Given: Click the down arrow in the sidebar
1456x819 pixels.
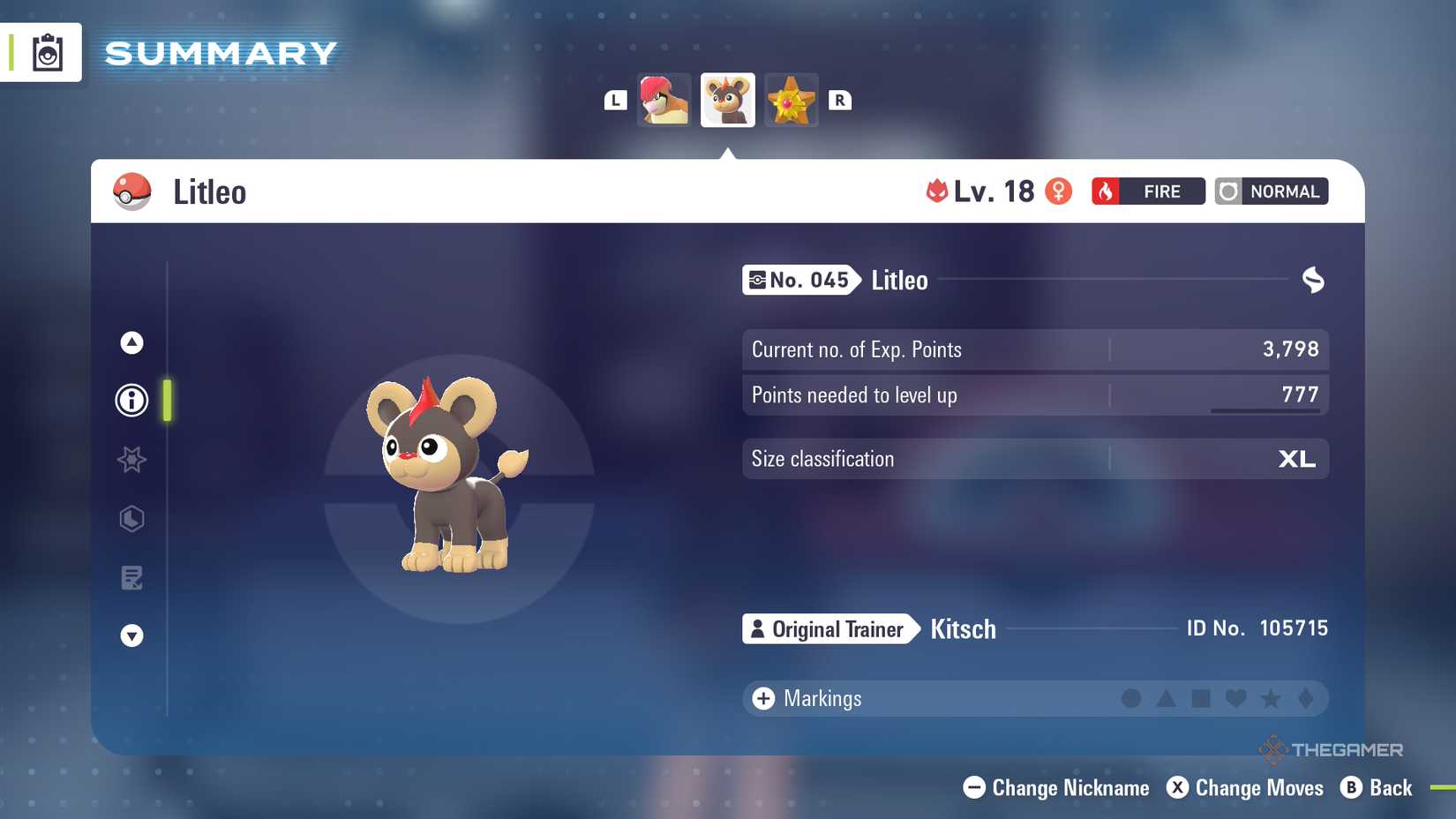Looking at the screenshot, I should point(131,635).
